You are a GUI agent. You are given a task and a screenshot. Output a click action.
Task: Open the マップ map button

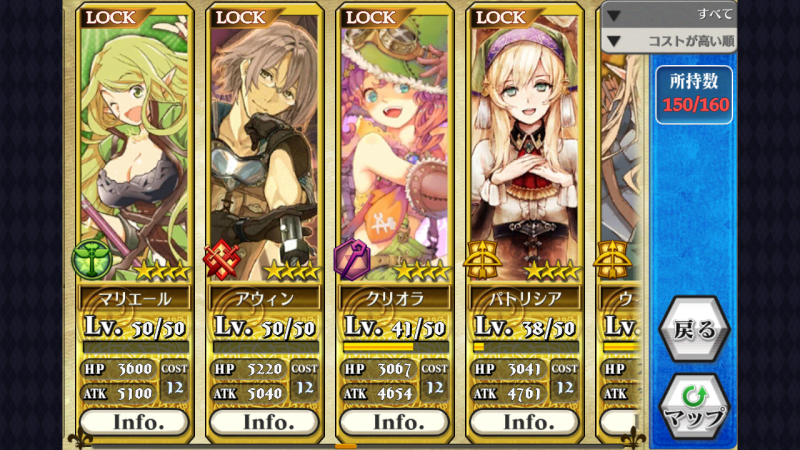coord(693,405)
